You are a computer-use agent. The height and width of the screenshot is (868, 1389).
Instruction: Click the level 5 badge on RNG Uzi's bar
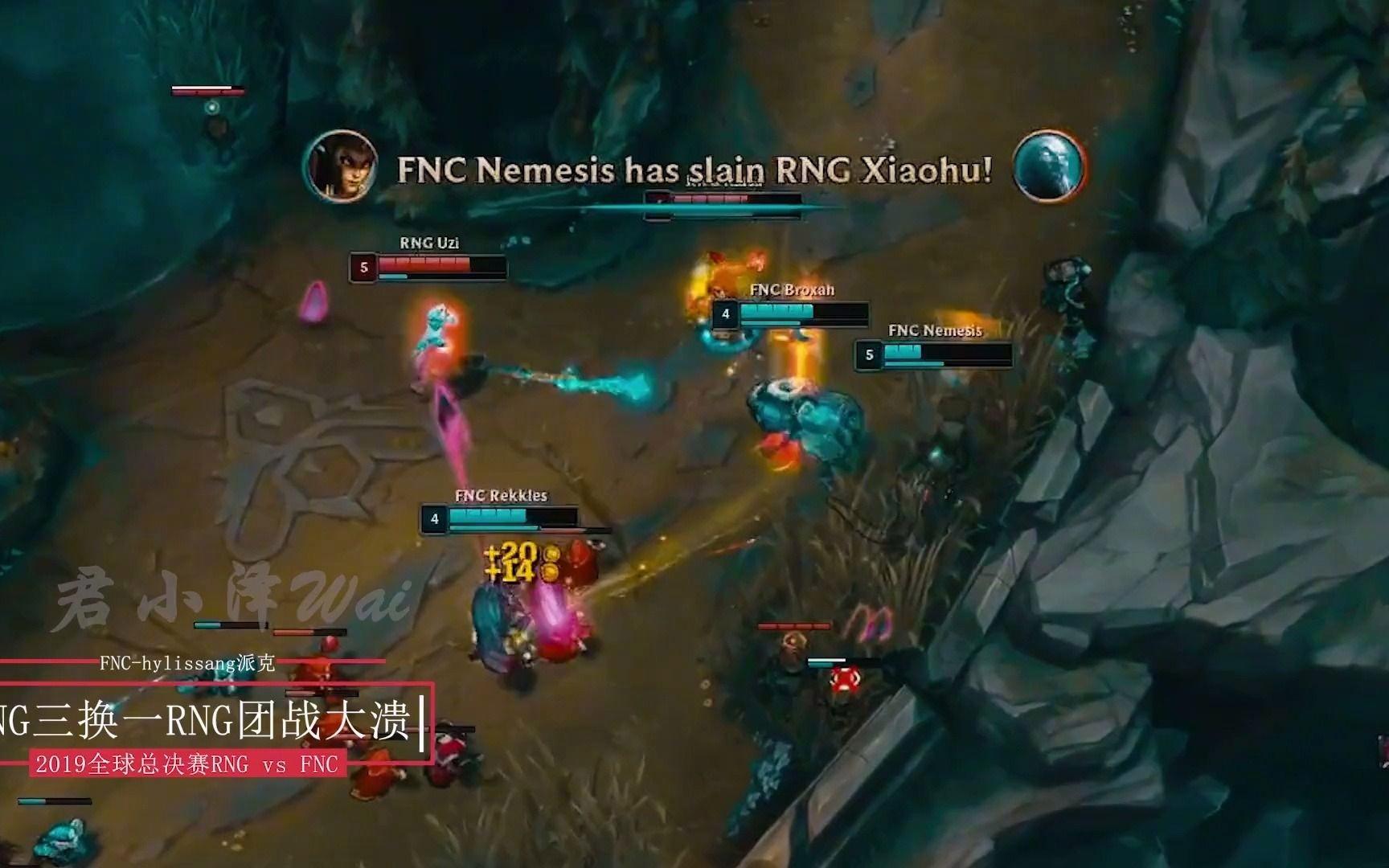click(364, 268)
